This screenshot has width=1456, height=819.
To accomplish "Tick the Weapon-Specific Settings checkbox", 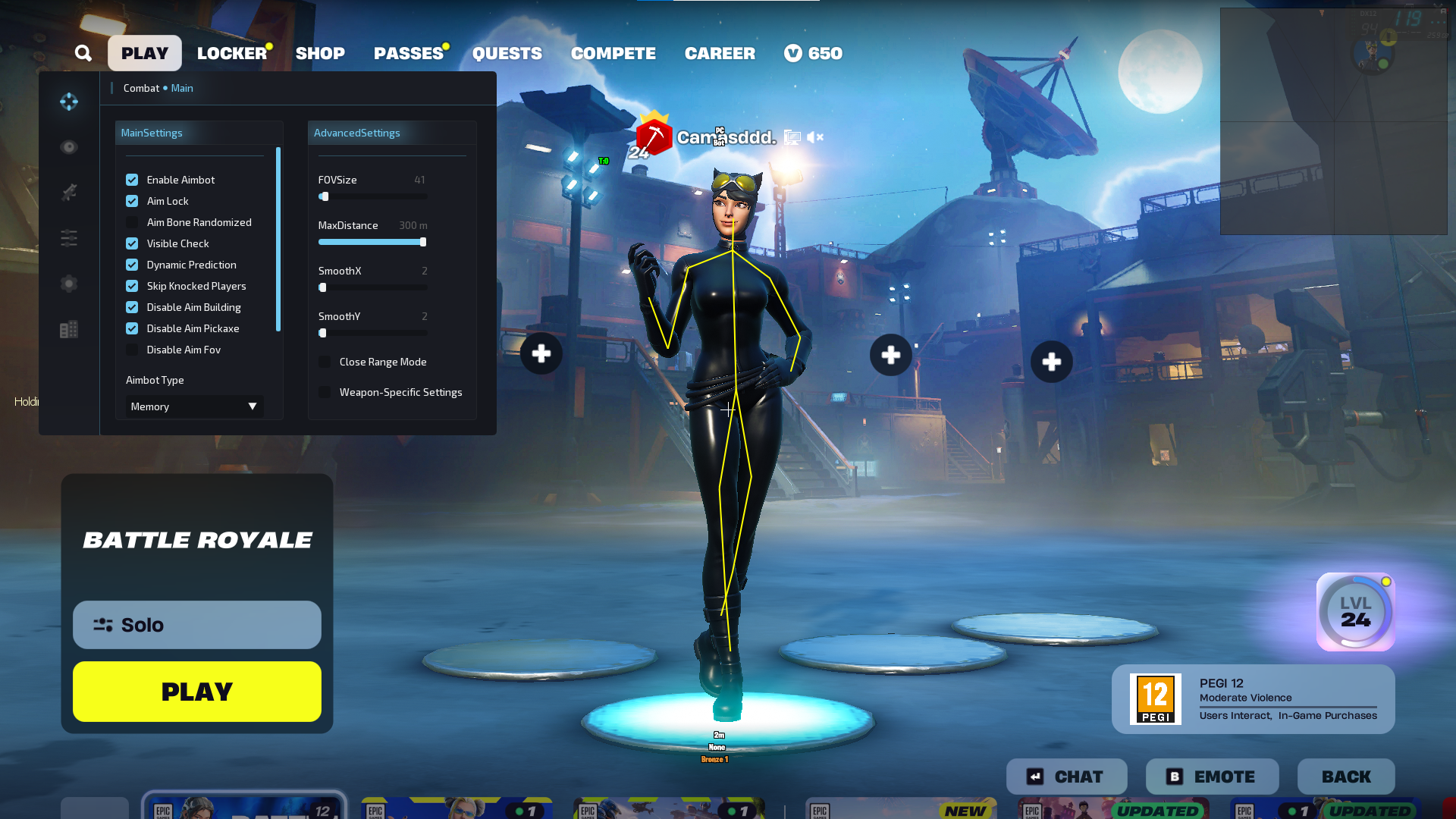I will 325,392.
